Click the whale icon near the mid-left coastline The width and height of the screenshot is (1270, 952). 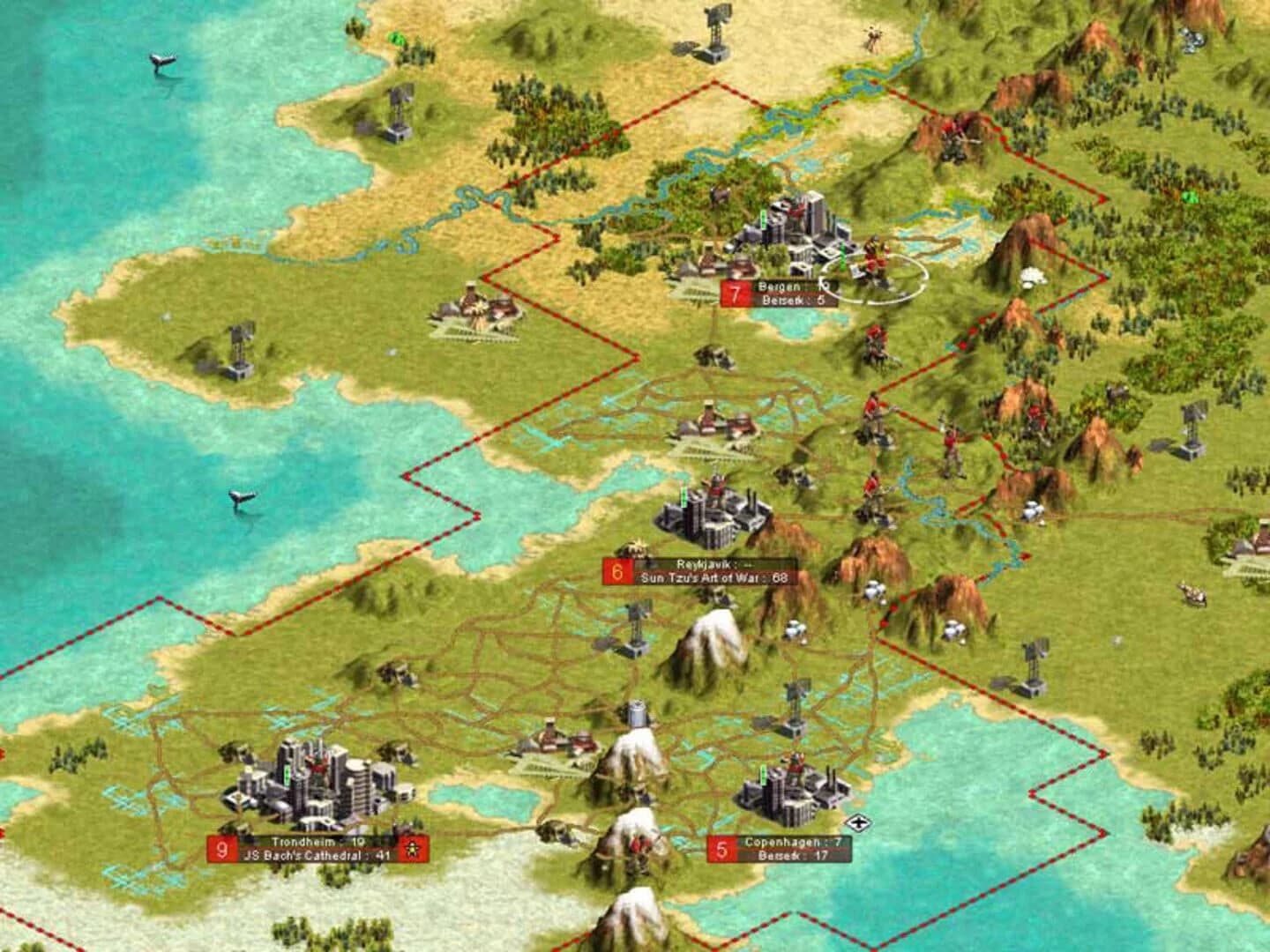244,500
